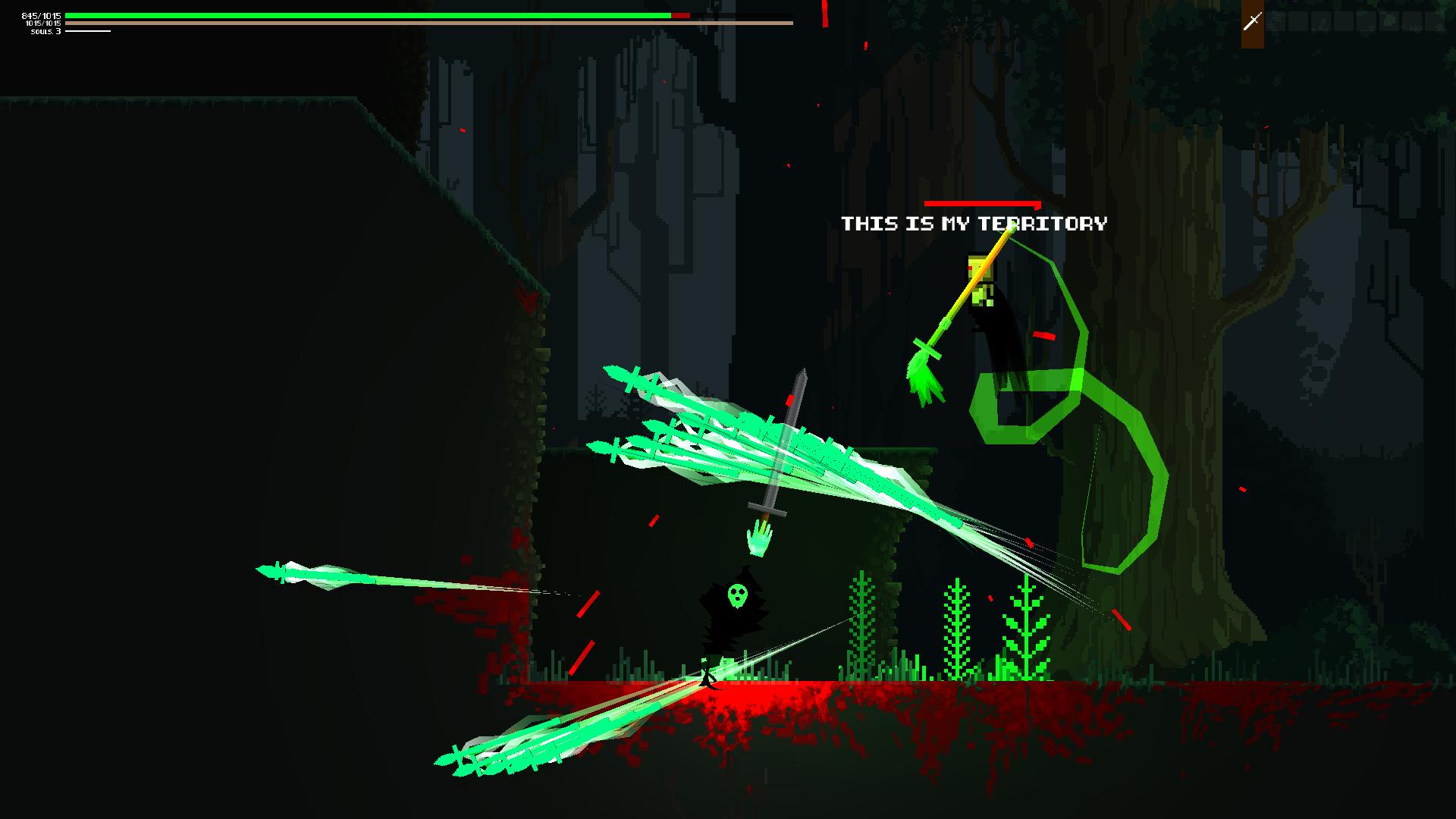
Task: Click the first empty hotbar slot
Action: (x=1276, y=21)
